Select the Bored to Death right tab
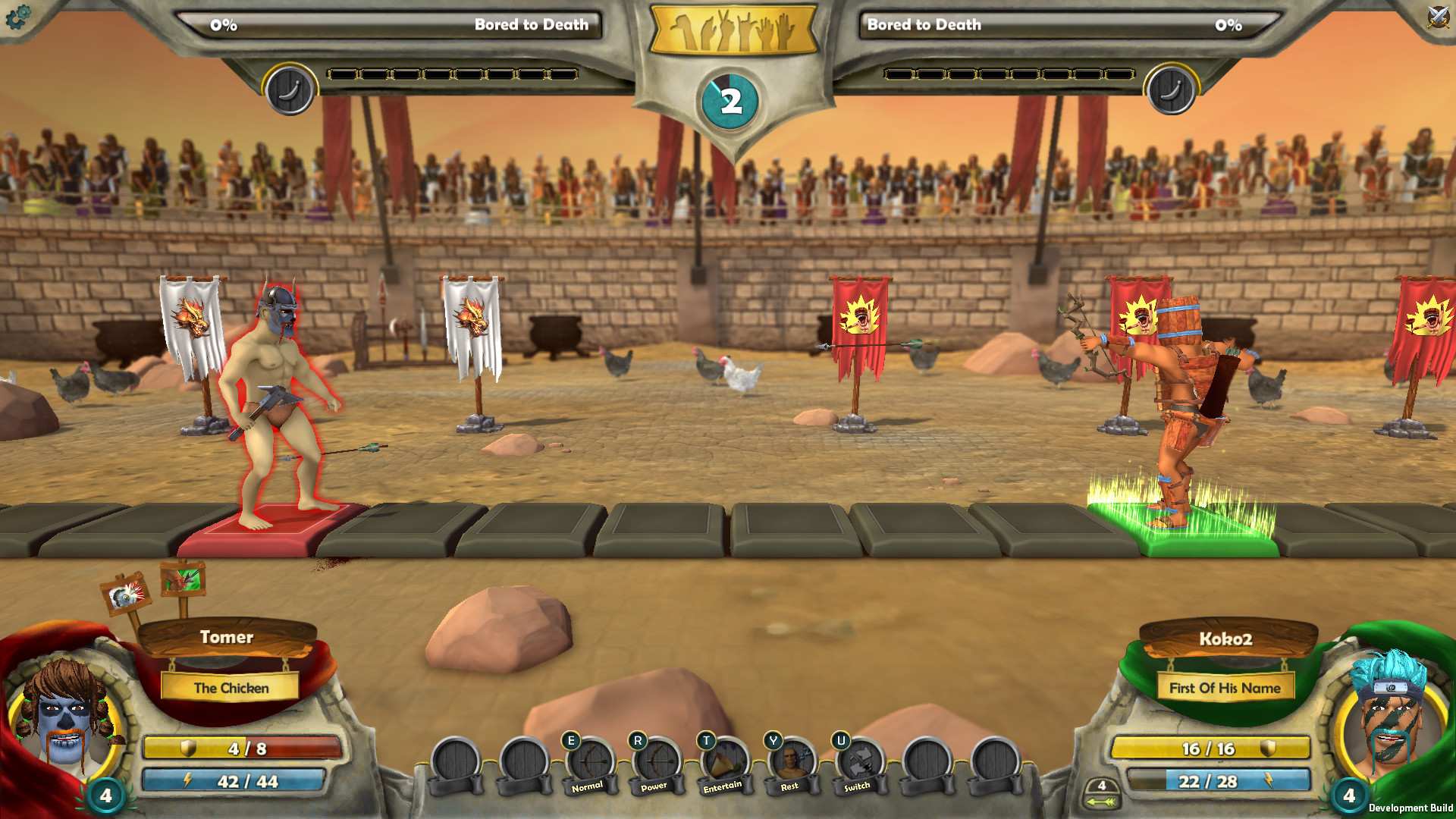 click(x=925, y=24)
